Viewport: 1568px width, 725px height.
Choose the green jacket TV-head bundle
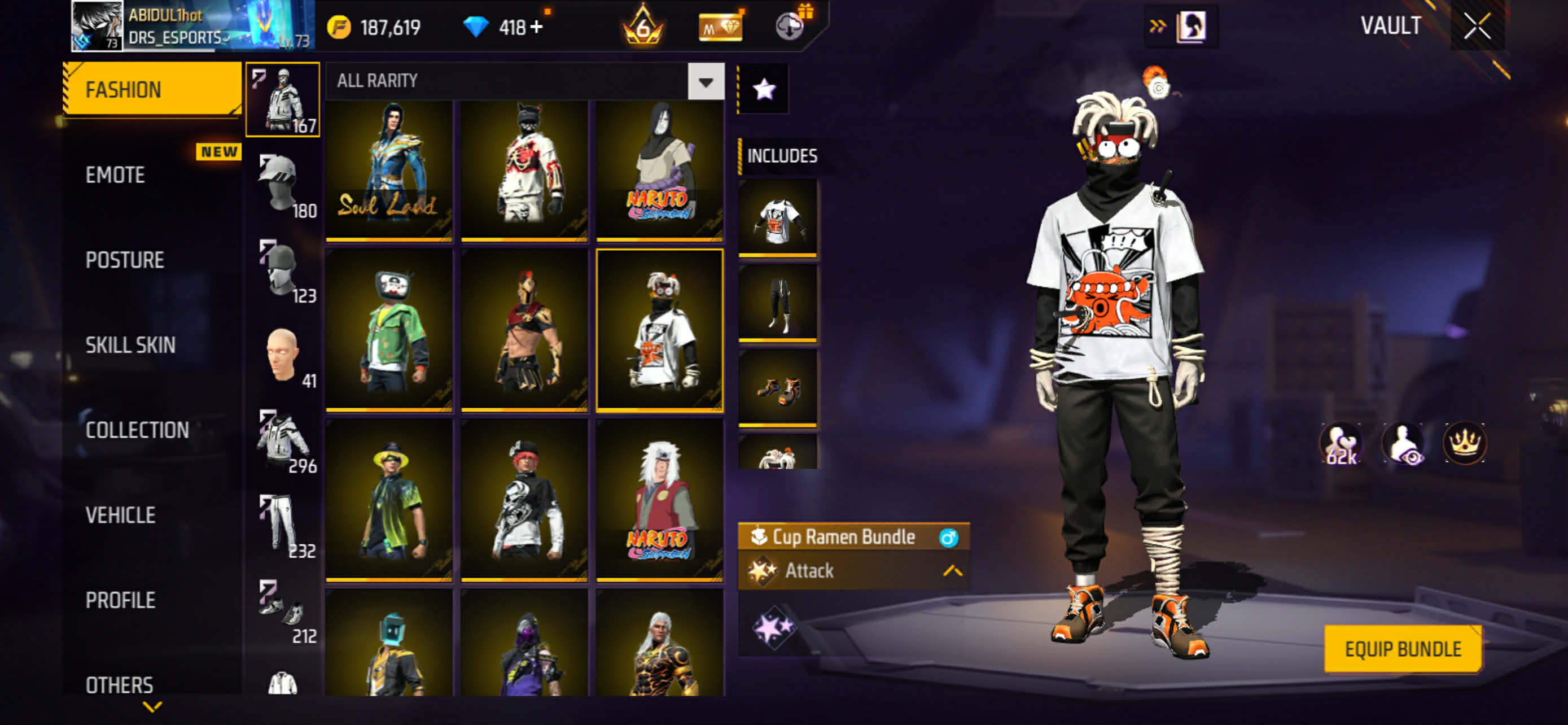coord(389,330)
